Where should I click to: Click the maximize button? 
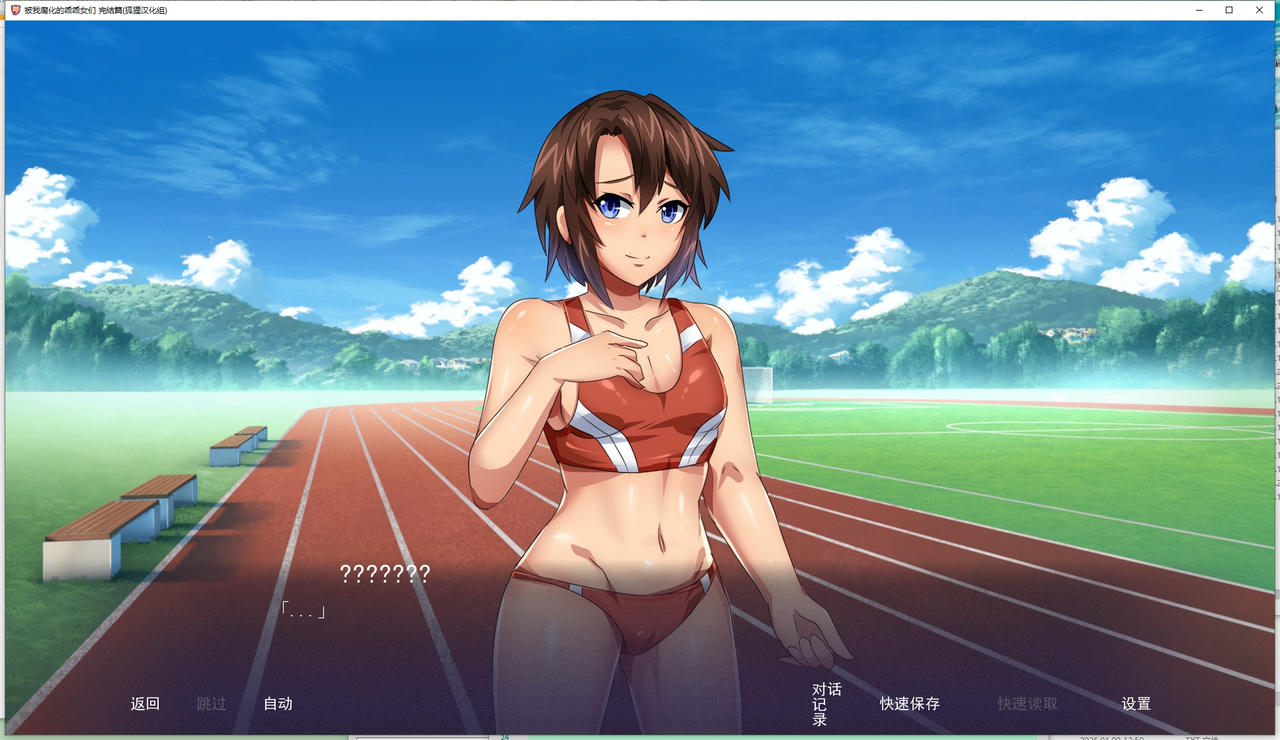(1228, 10)
